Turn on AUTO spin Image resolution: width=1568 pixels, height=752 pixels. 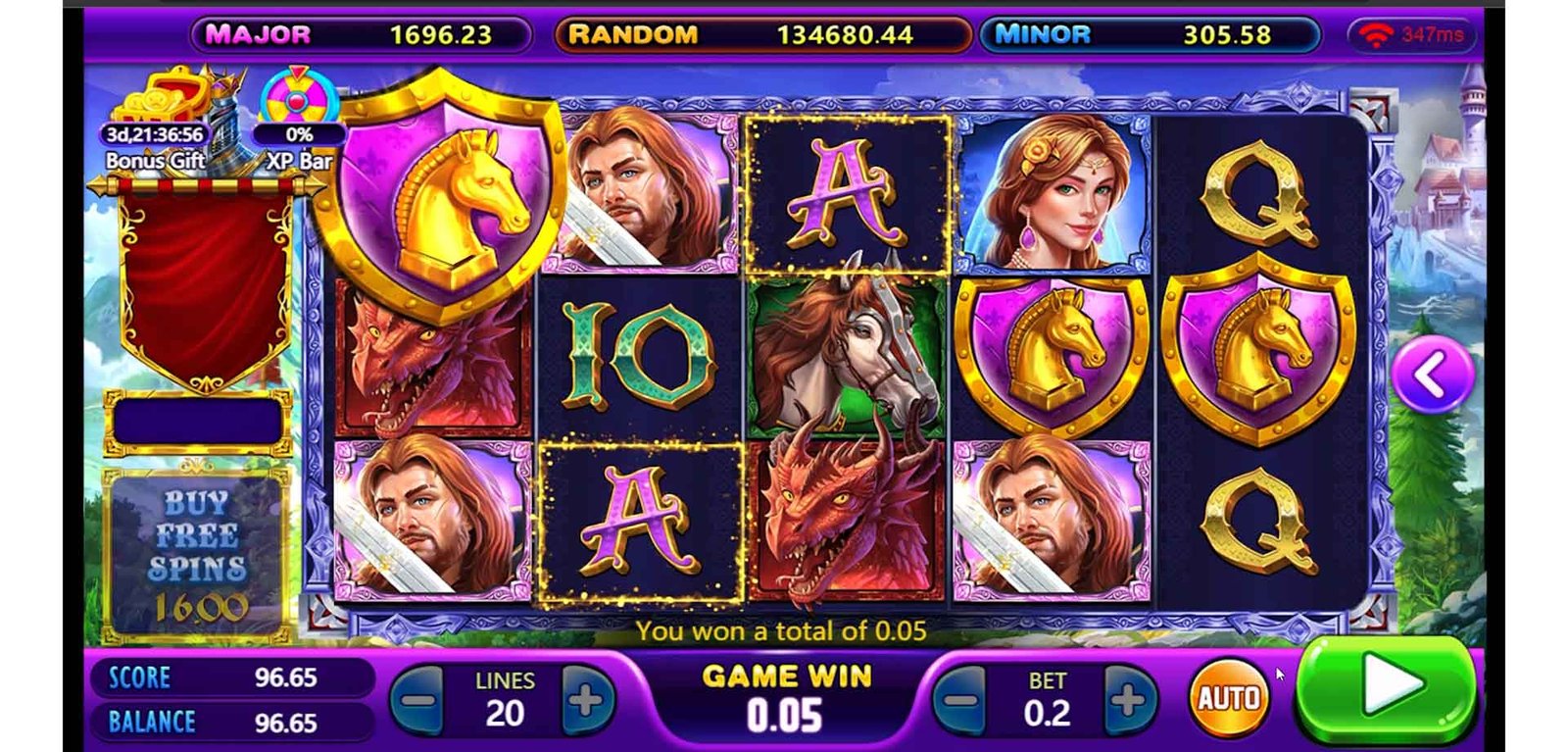(1229, 697)
